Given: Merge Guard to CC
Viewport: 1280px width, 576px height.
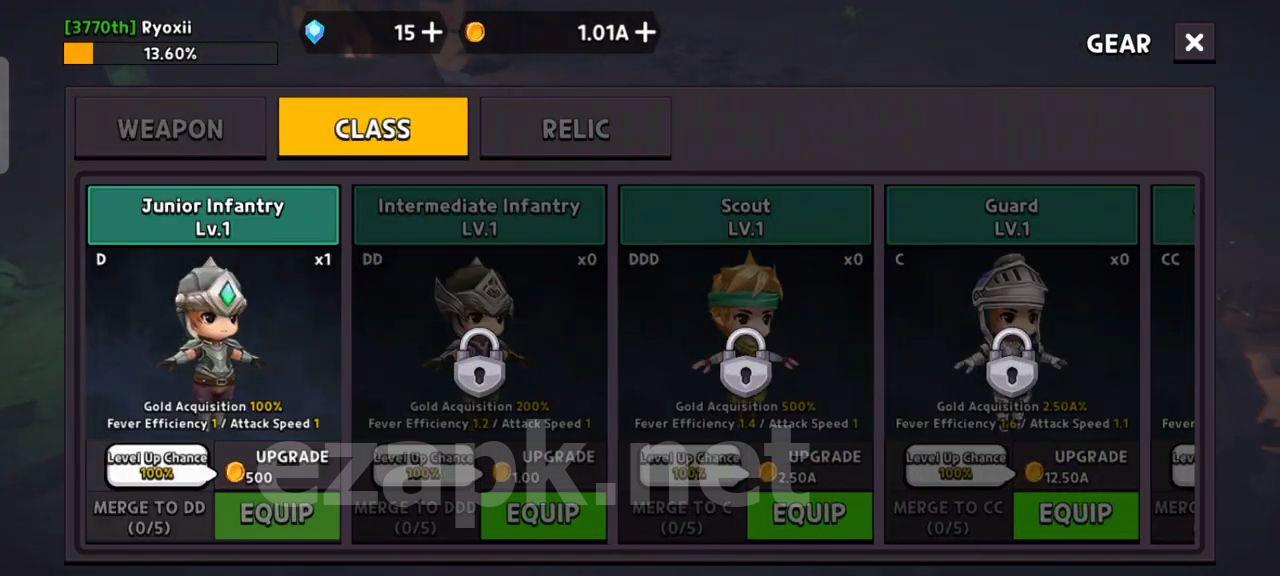Looking at the screenshot, I should click(948, 516).
